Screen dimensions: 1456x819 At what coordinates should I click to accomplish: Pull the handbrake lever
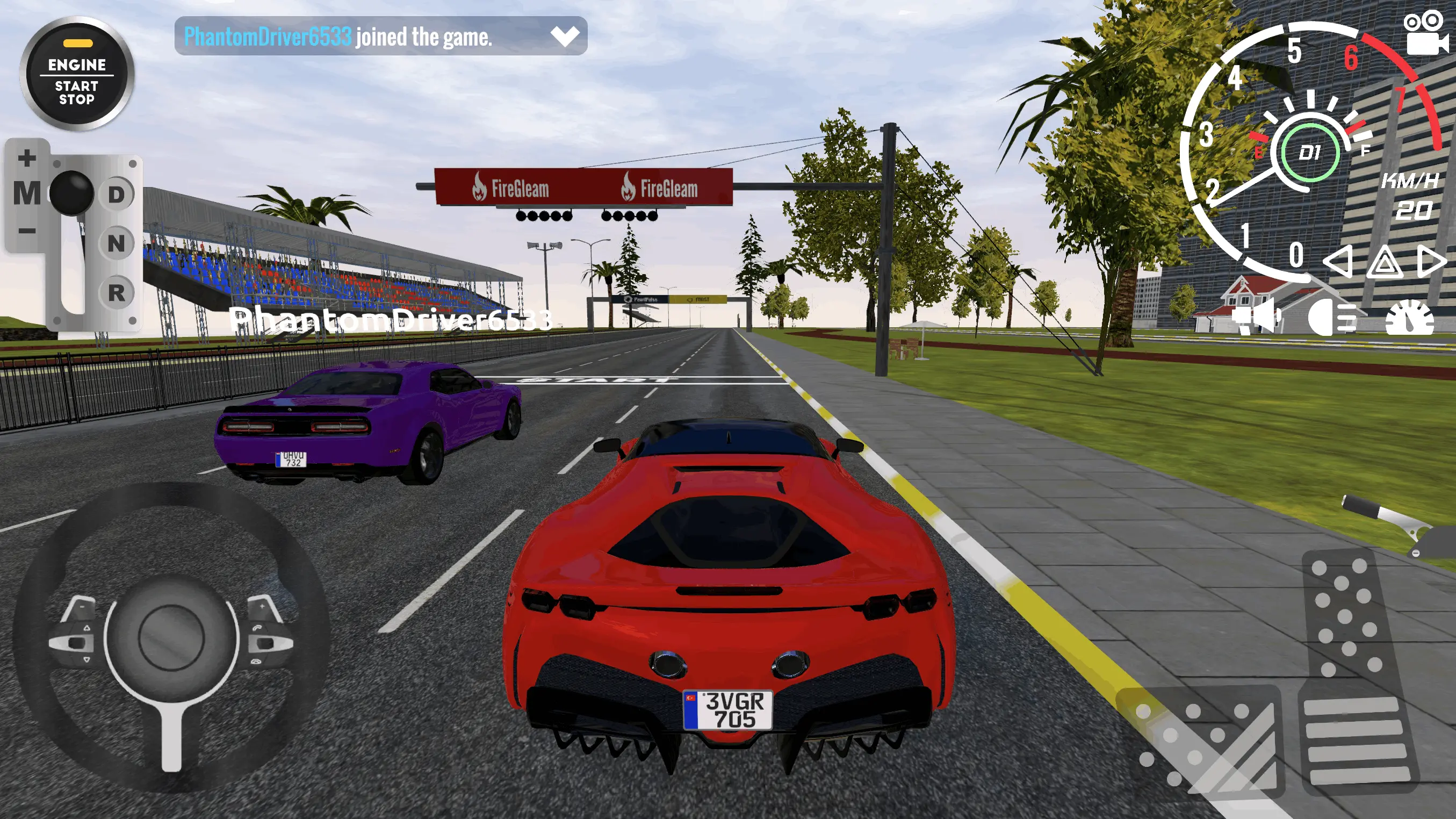pos(1396,526)
